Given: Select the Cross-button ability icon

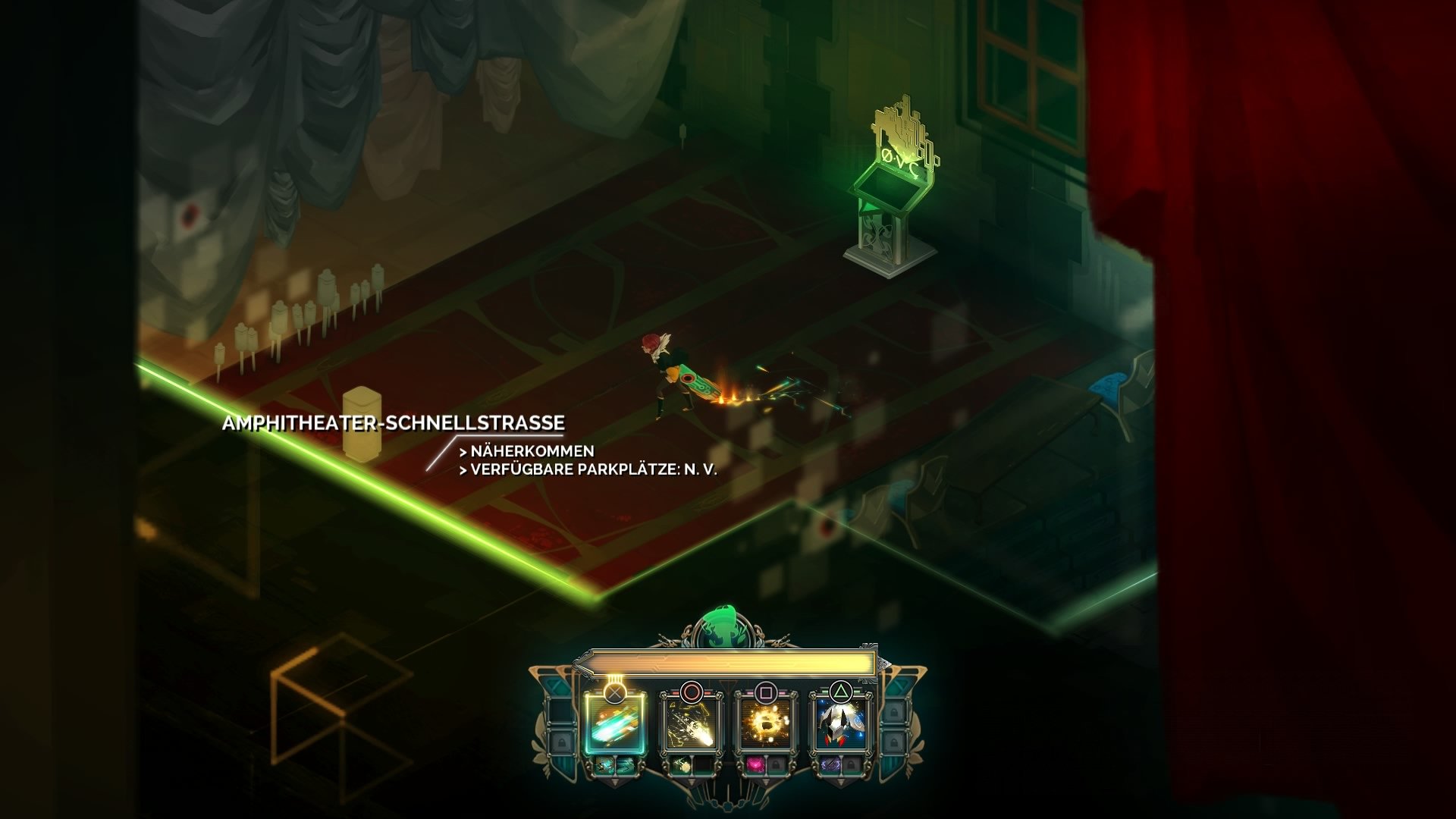Looking at the screenshot, I should 616,725.
